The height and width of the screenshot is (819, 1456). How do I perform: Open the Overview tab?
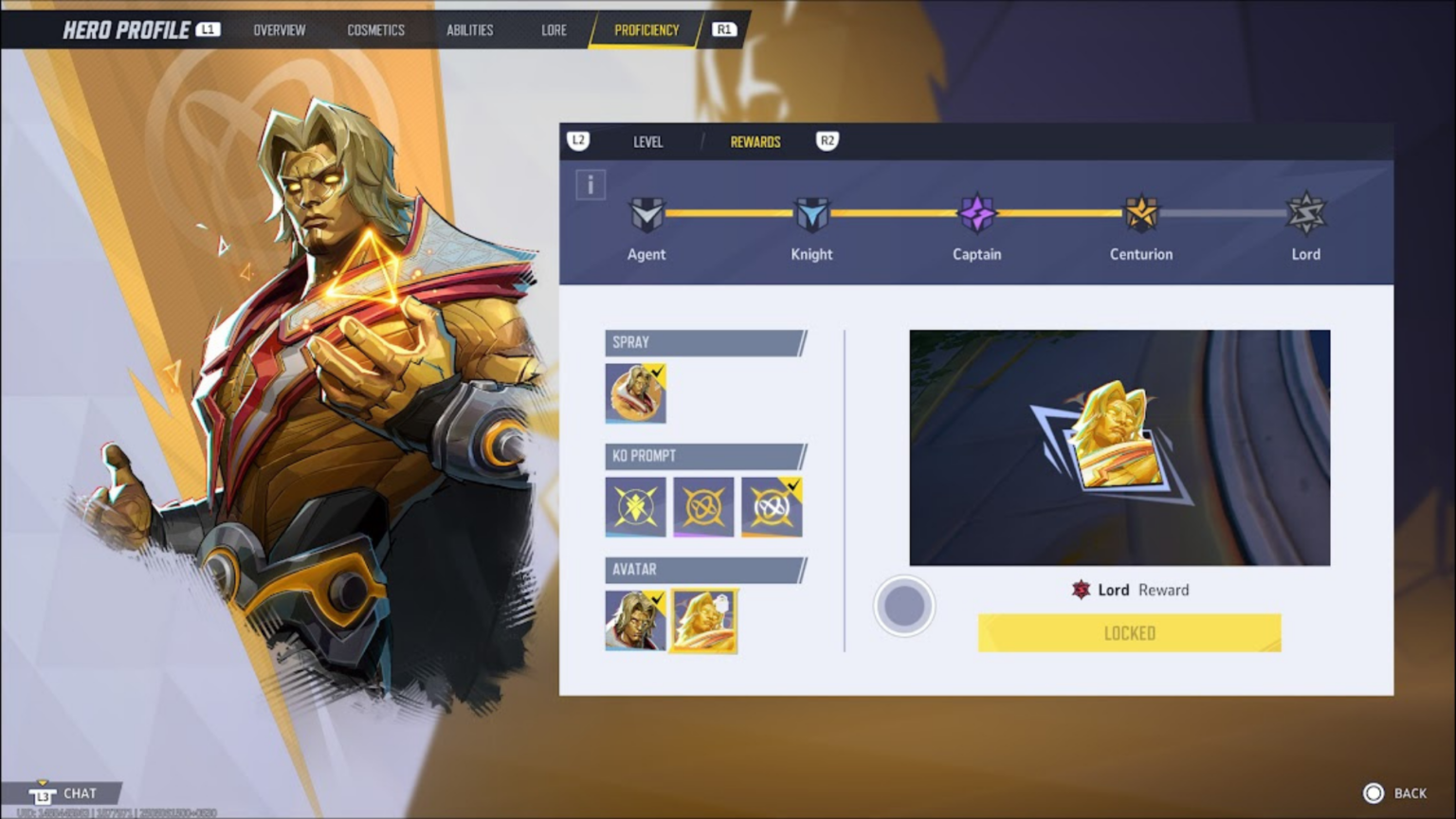(279, 30)
